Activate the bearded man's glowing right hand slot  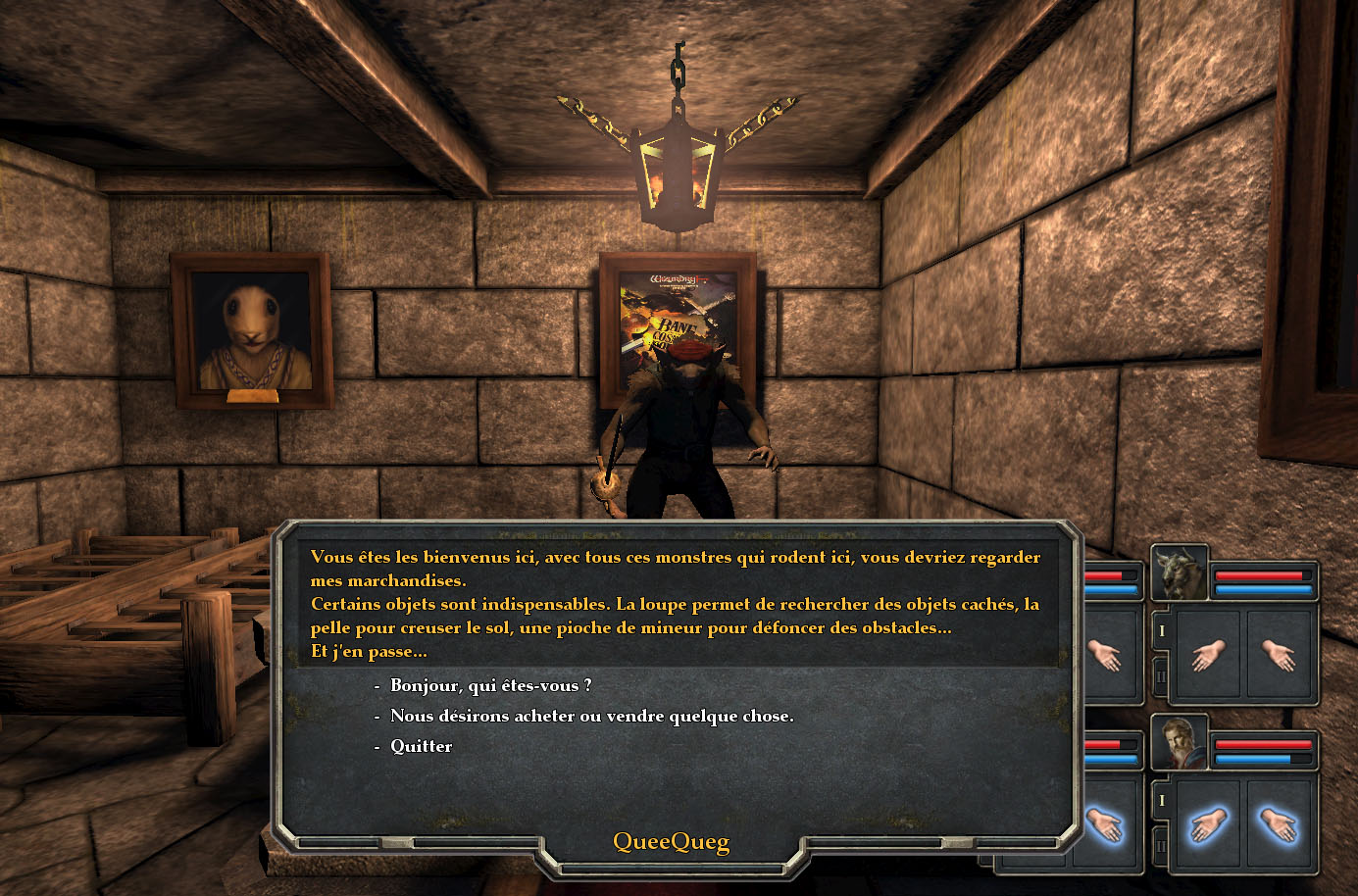[x=1280, y=824]
